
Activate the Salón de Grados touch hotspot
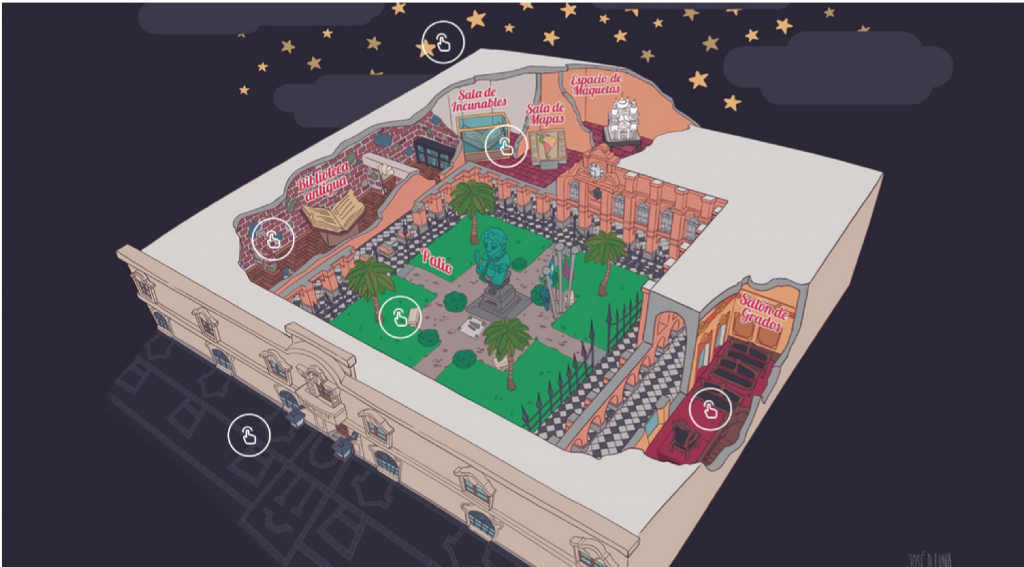point(710,408)
